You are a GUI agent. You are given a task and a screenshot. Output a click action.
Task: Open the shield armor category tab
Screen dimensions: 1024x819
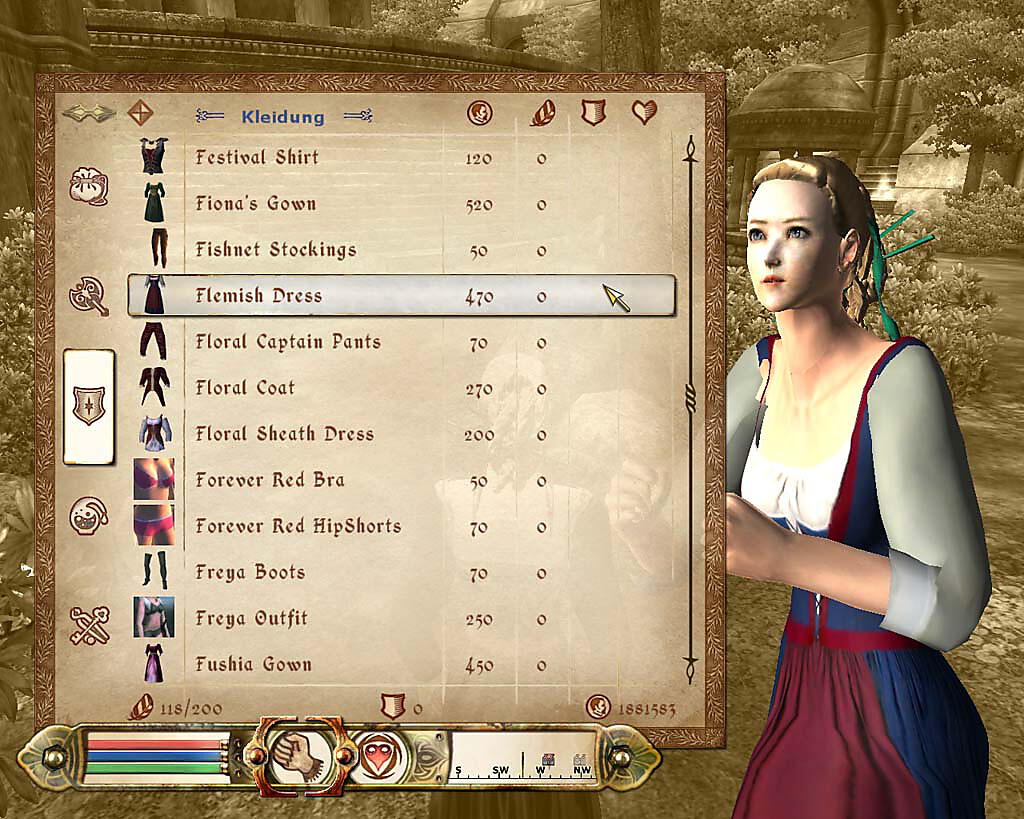[88, 406]
